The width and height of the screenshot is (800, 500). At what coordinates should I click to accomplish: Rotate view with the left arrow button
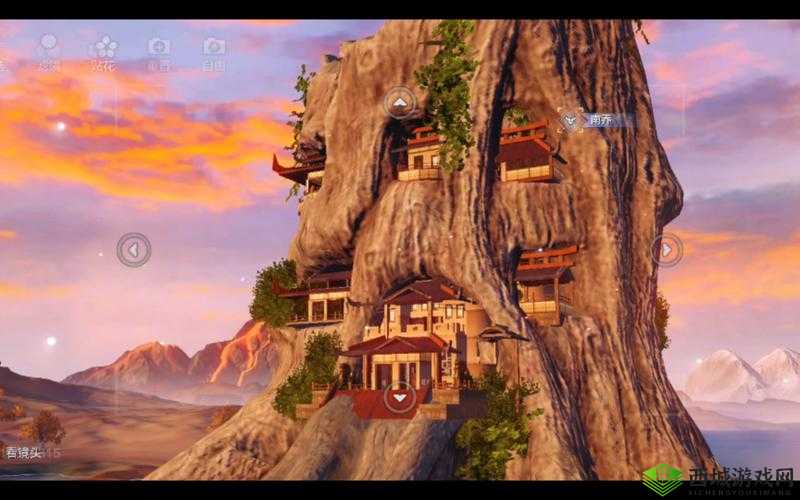tap(133, 249)
